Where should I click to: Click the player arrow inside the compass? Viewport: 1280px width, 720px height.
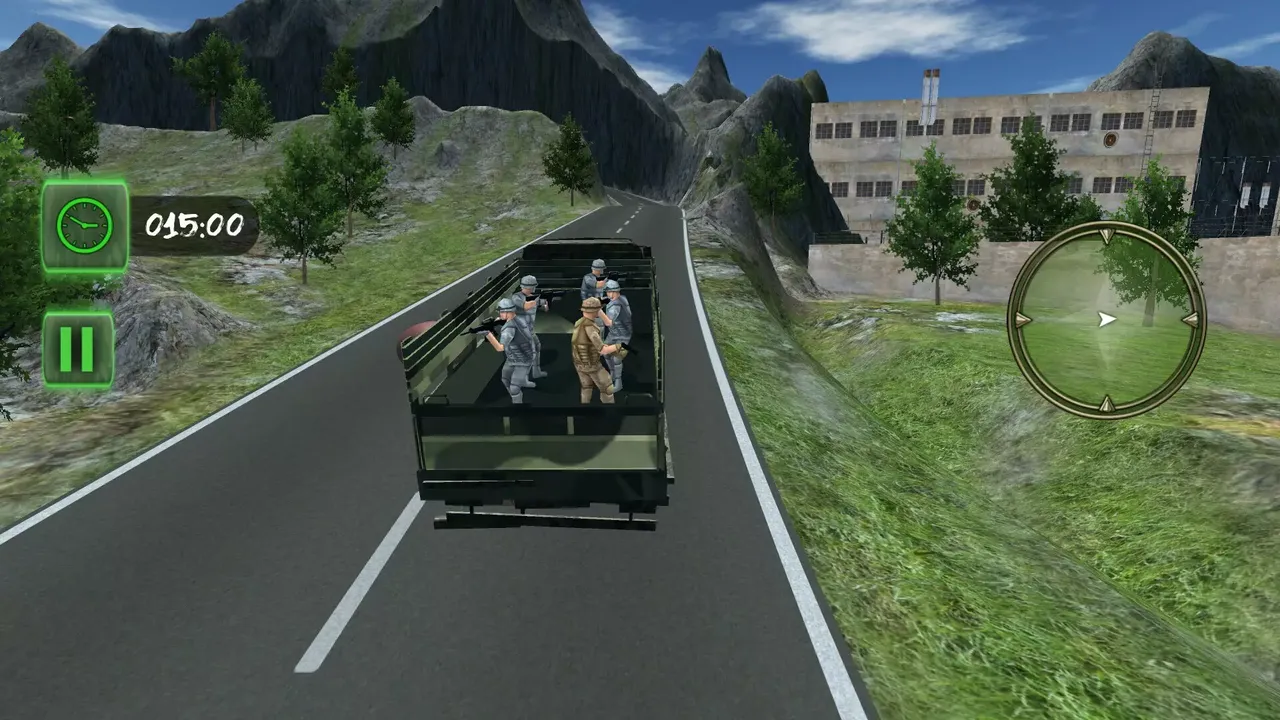tap(1106, 318)
